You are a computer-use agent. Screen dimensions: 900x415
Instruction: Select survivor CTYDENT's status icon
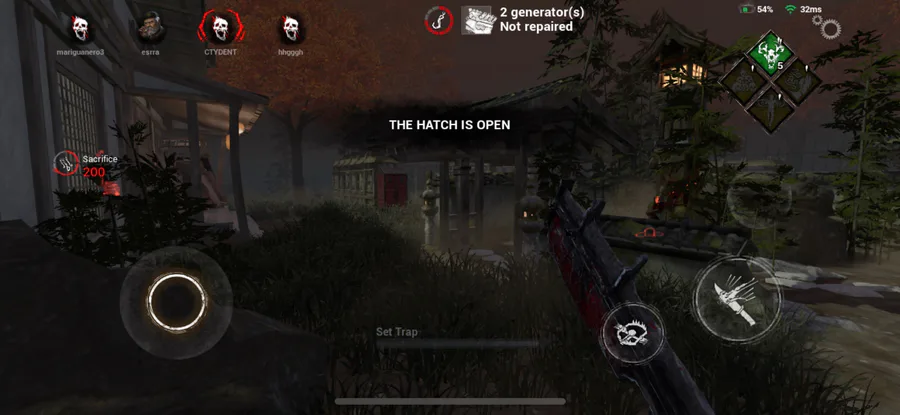[219, 27]
